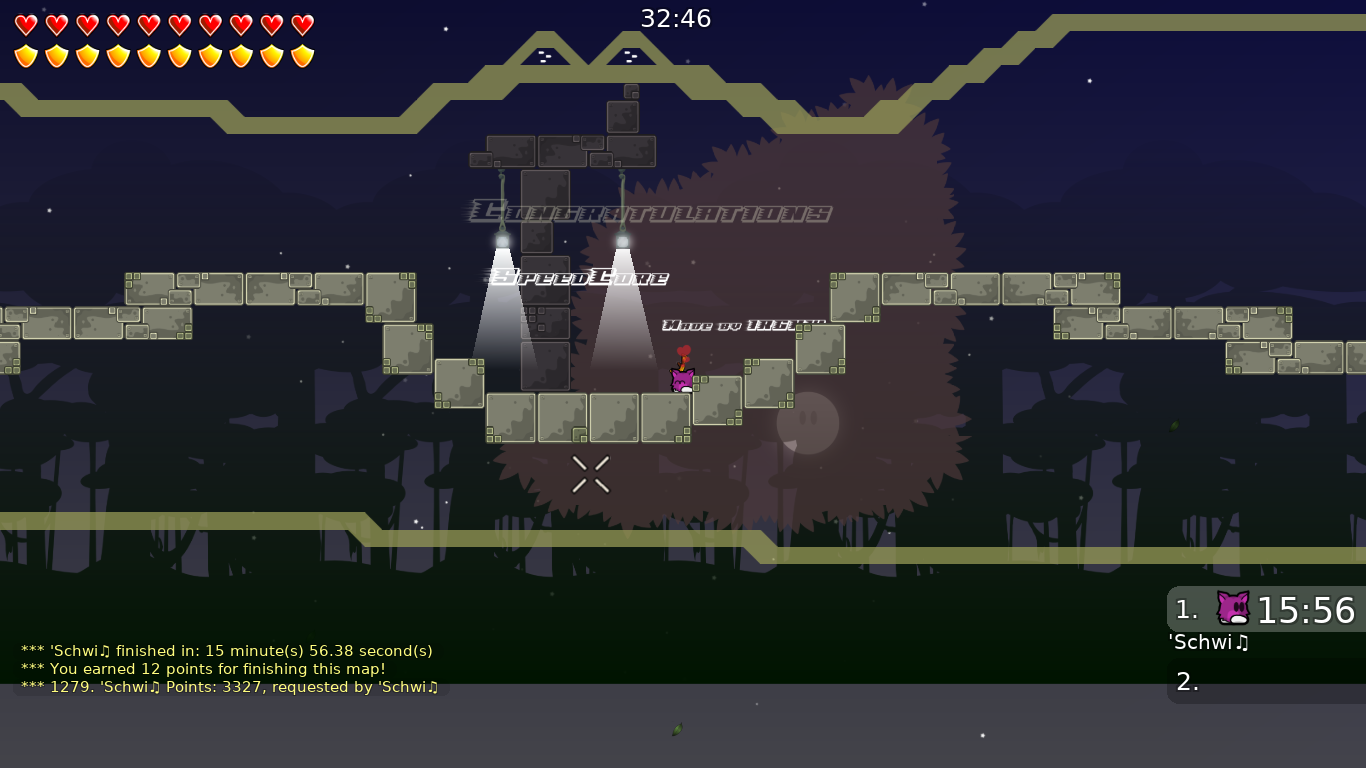Click the heart pickup above the player character
The image size is (1366, 768).
pos(686,350)
